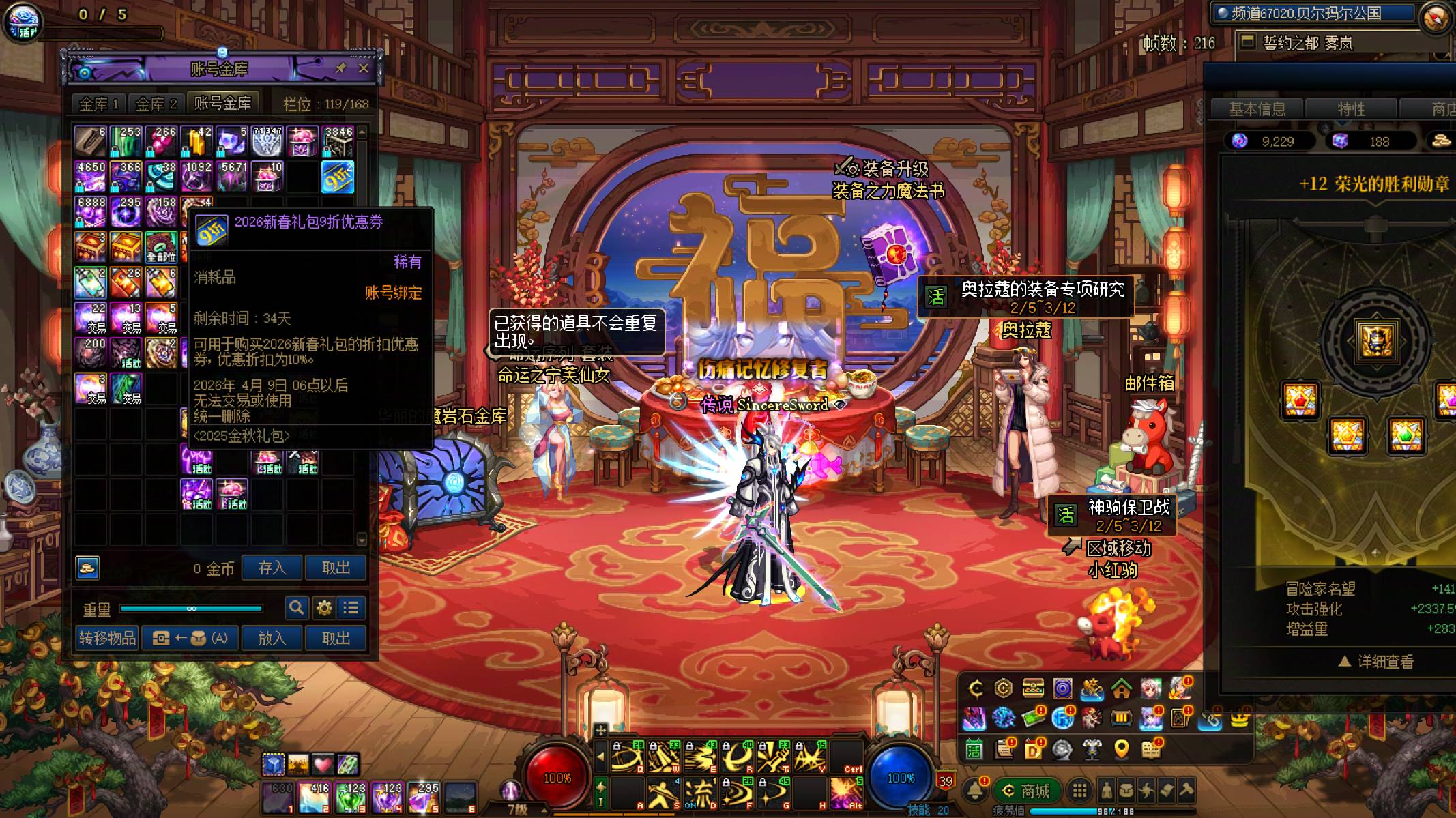This screenshot has width=1456, height=818.
Task: Close the 账号金库 vault window
Action: click(x=364, y=68)
